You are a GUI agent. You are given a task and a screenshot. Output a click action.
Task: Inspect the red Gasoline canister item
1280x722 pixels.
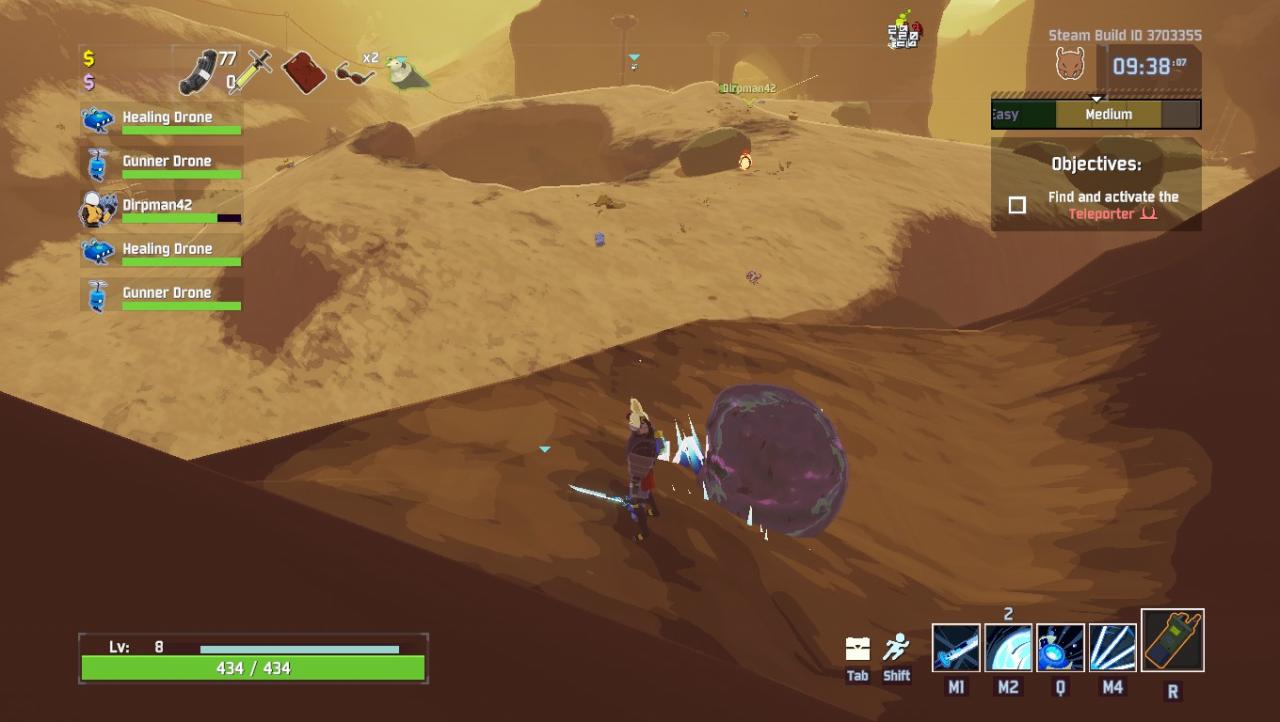coord(304,72)
